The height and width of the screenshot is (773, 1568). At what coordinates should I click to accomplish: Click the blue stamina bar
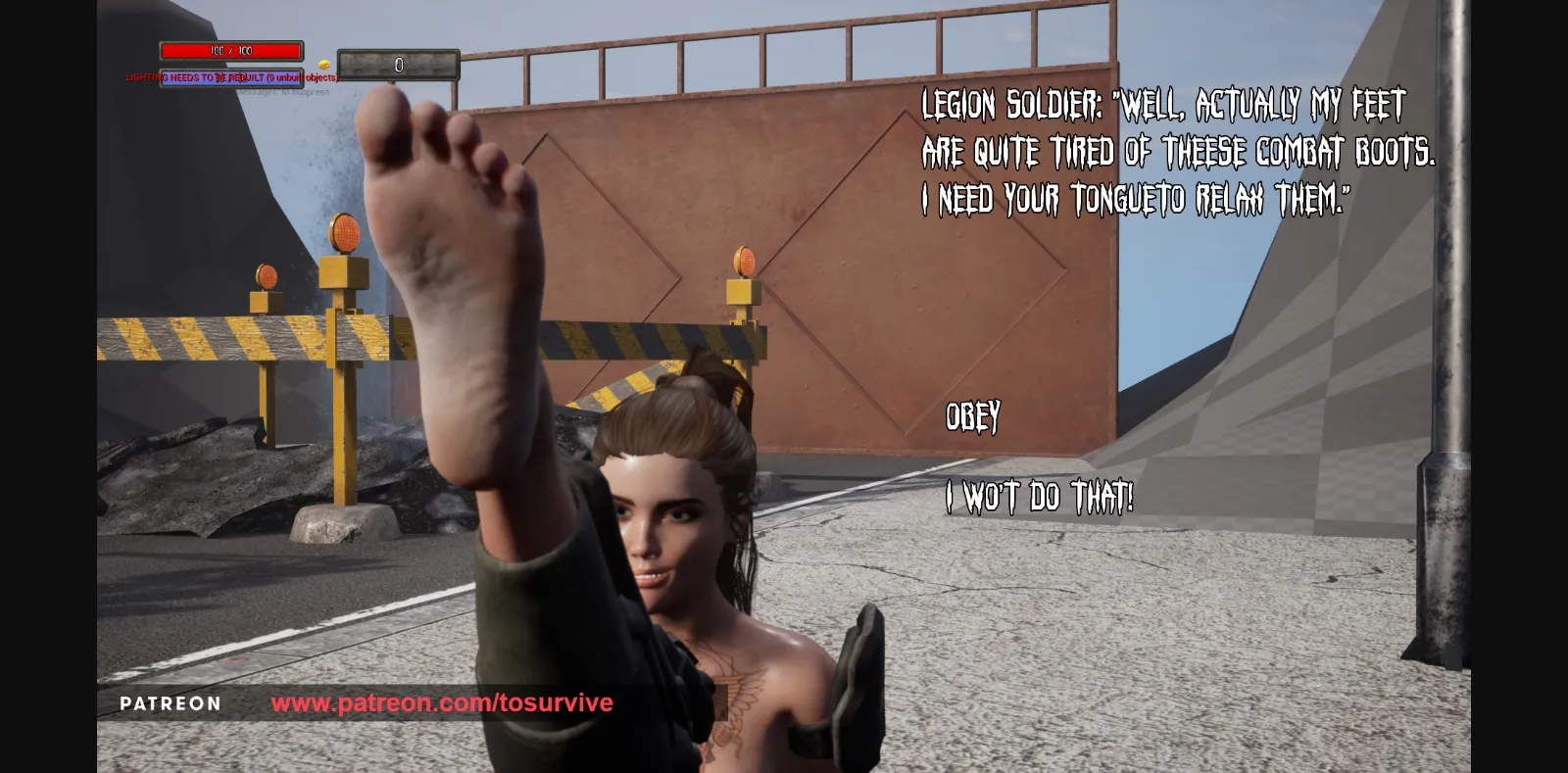point(232,77)
